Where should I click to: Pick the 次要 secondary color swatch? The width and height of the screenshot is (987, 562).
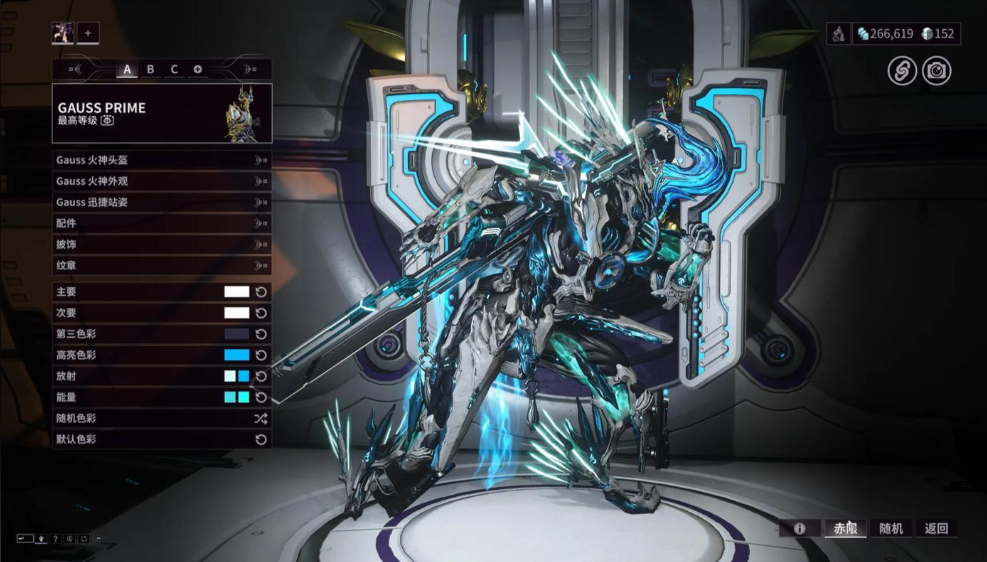click(236, 313)
